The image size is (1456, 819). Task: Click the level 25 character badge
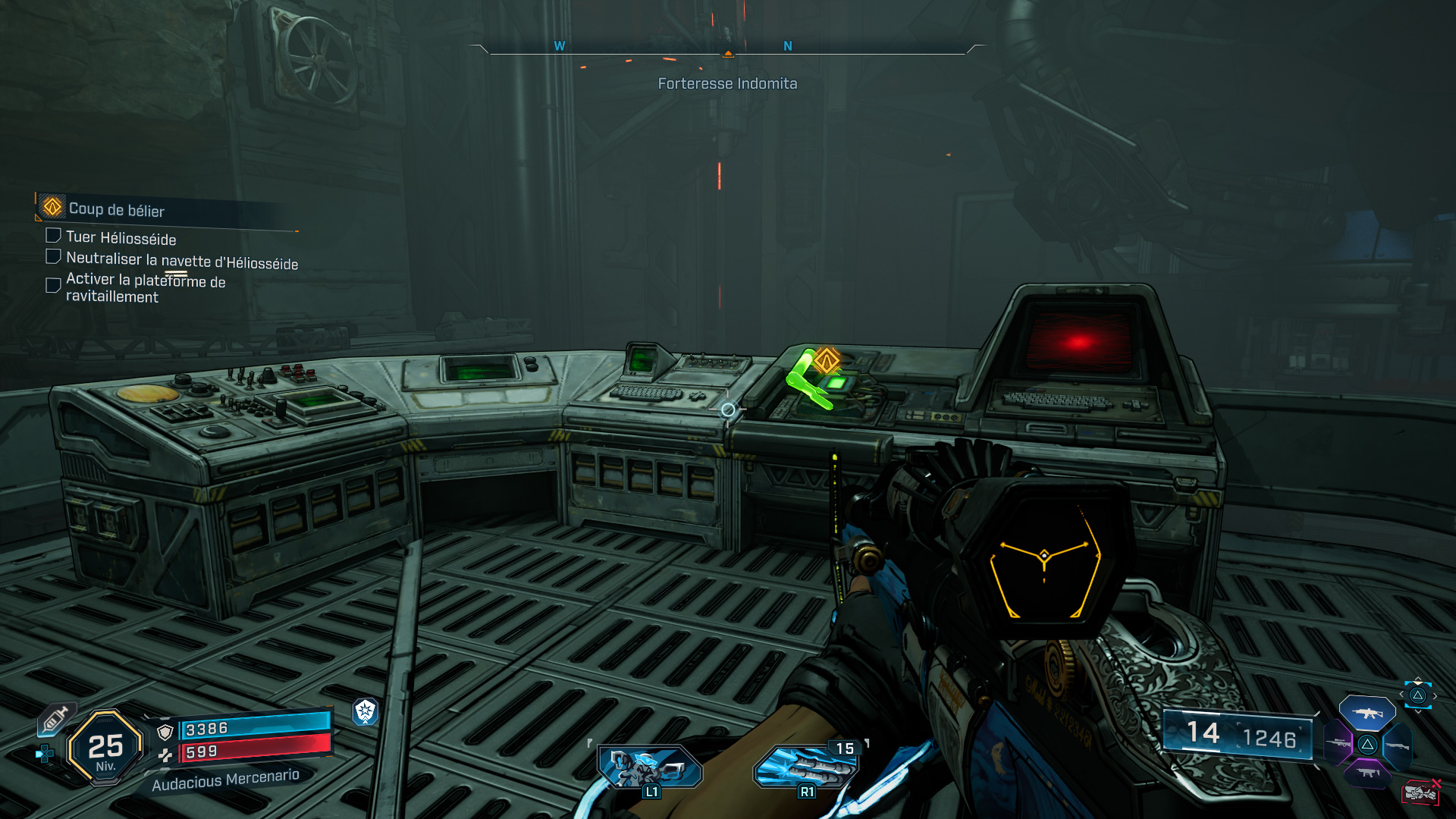pyautogui.click(x=105, y=748)
